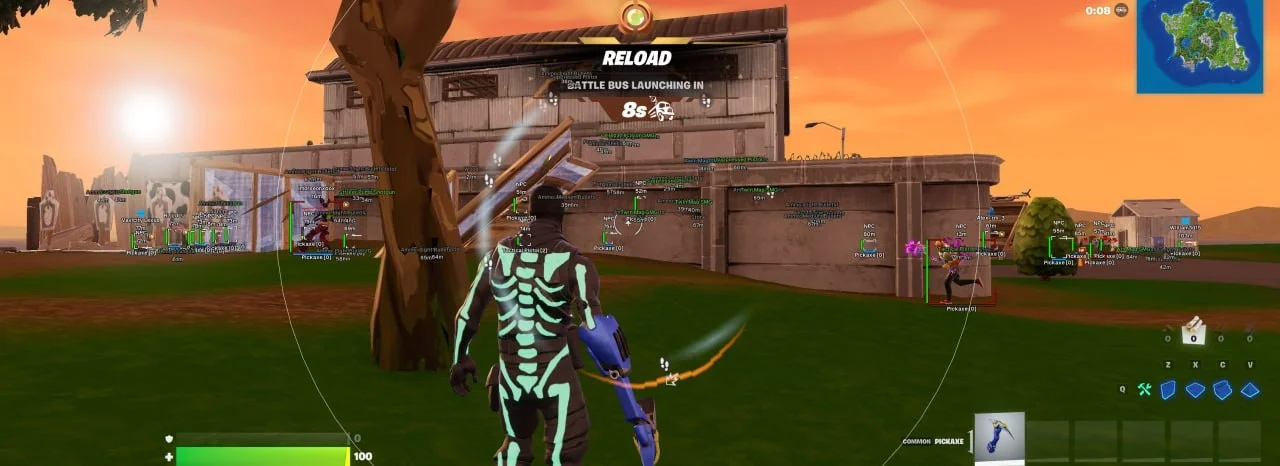Toggle build mode with the crossed tools icon
The height and width of the screenshot is (466, 1280).
tap(1144, 390)
